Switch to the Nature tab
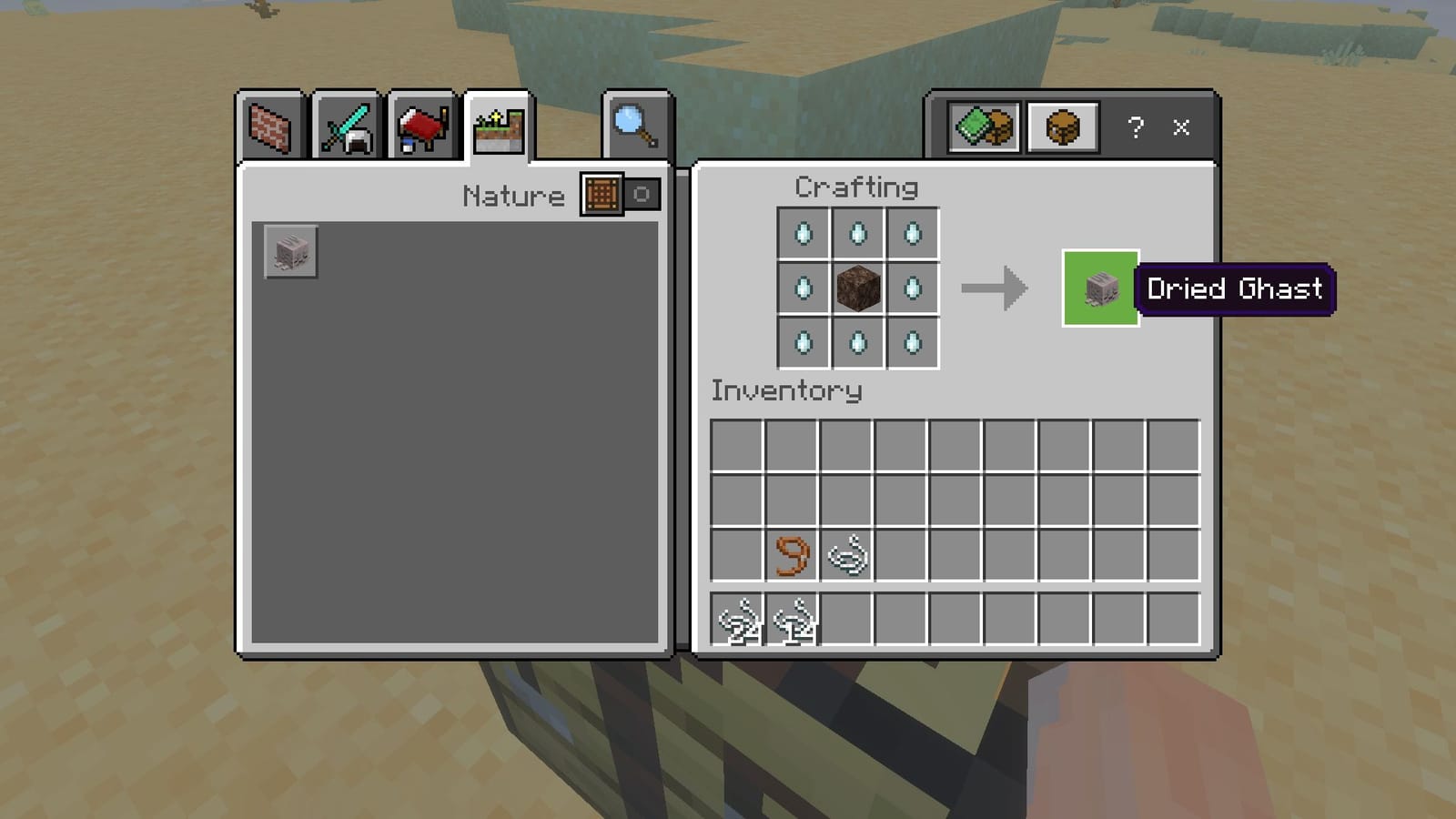Image resolution: width=1456 pixels, height=819 pixels. tap(496, 127)
